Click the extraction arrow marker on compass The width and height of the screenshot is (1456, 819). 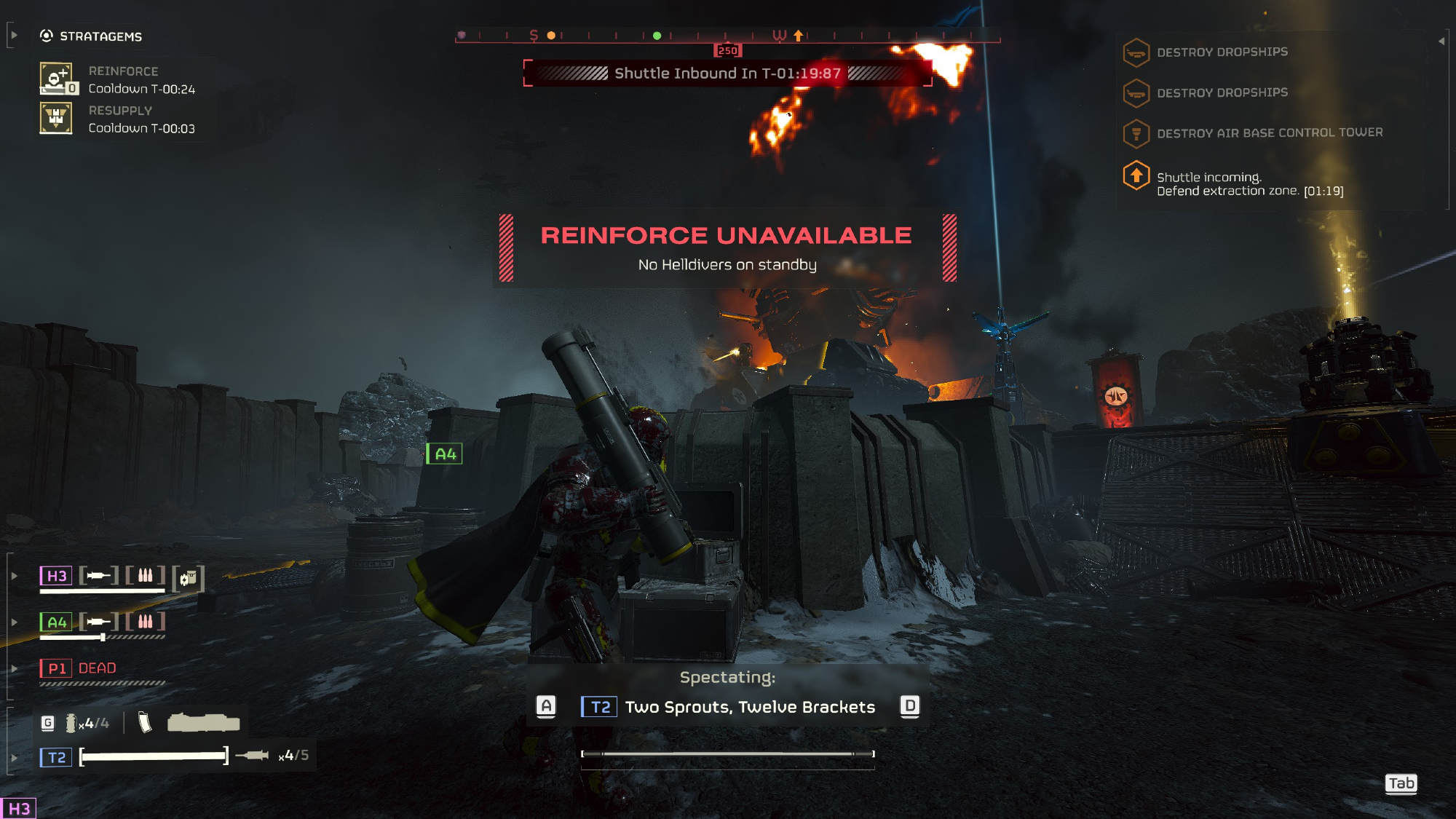[799, 35]
